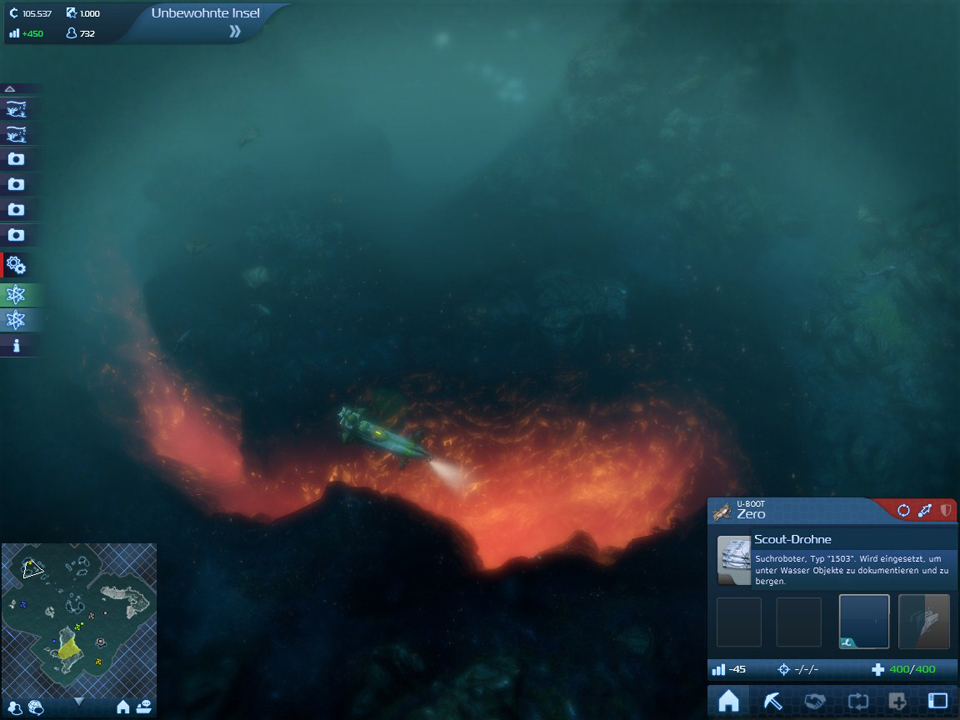
Task: Expand the Unbewohnte Insel island panel arrow
Action: point(235,32)
